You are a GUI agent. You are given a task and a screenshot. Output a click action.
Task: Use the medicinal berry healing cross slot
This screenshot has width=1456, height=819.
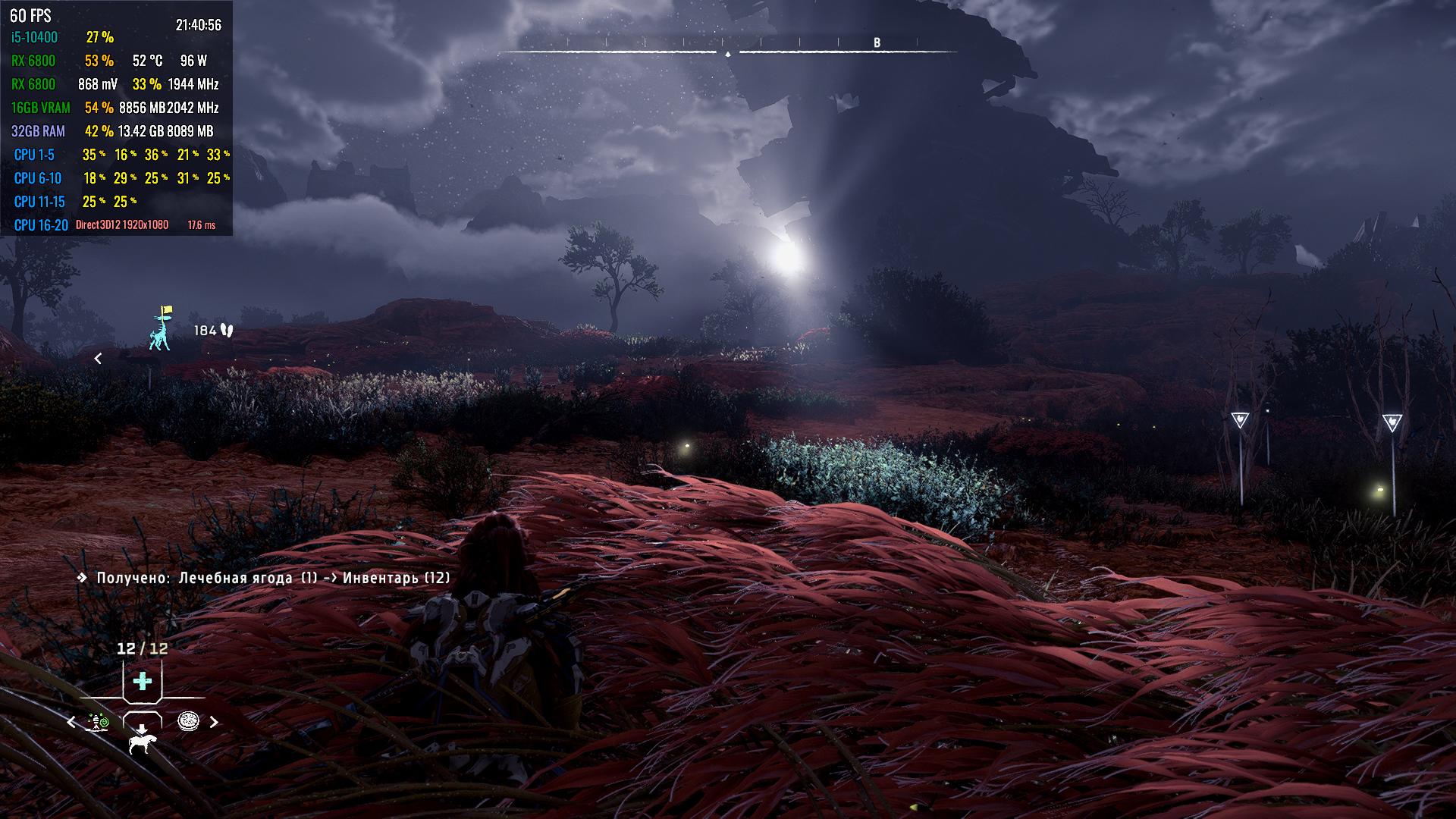click(142, 681)
